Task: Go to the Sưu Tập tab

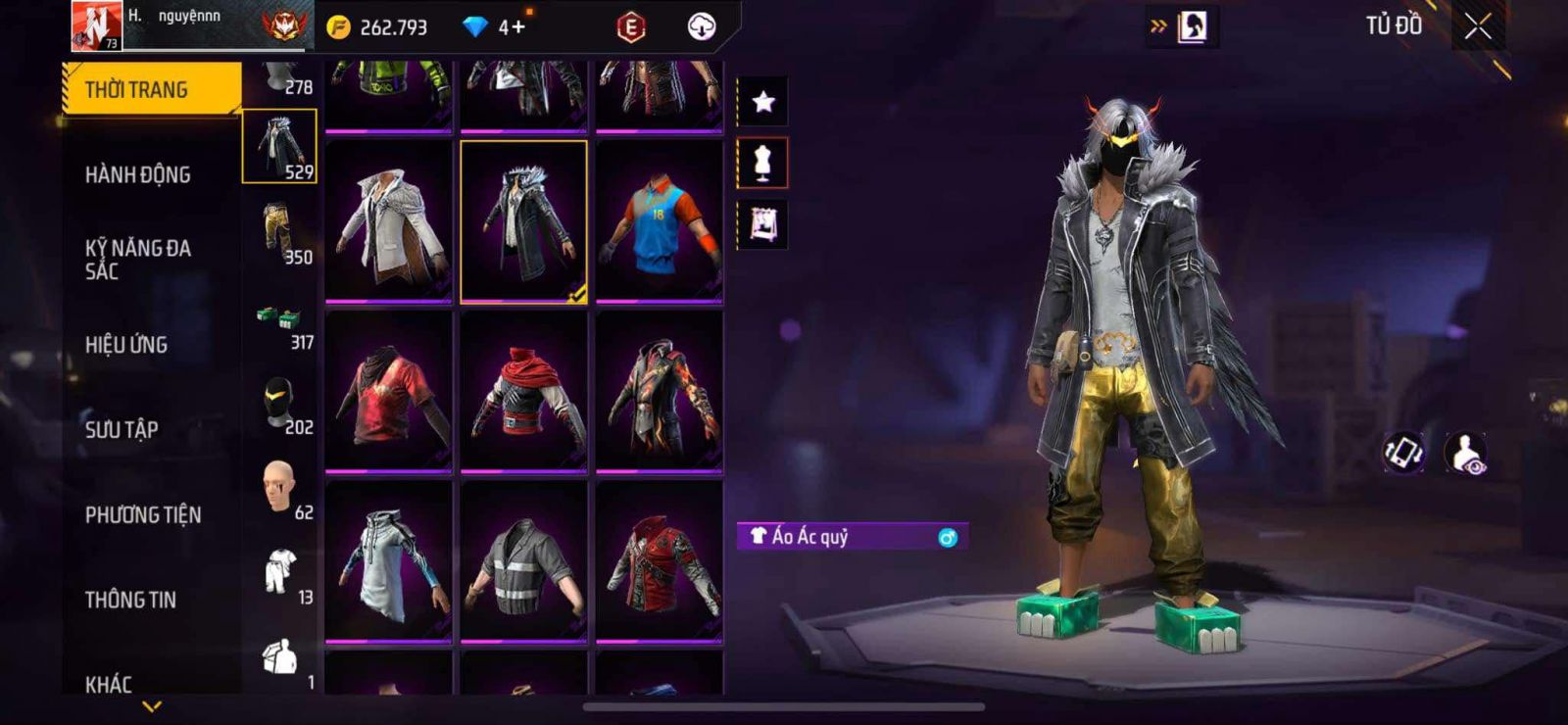Action: pos(122,429)
